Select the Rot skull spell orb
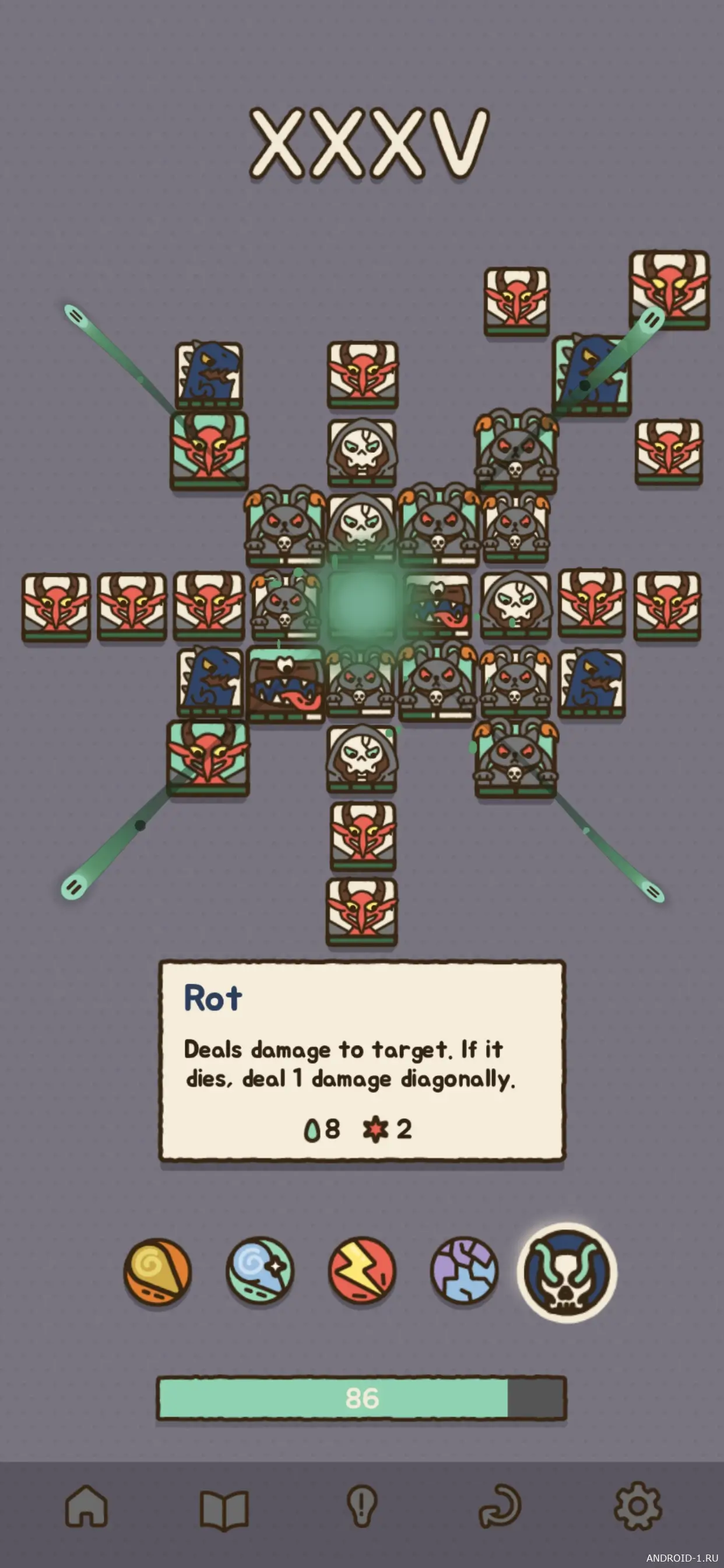This screenshot has height=1568, width=724. point(567,1273)
